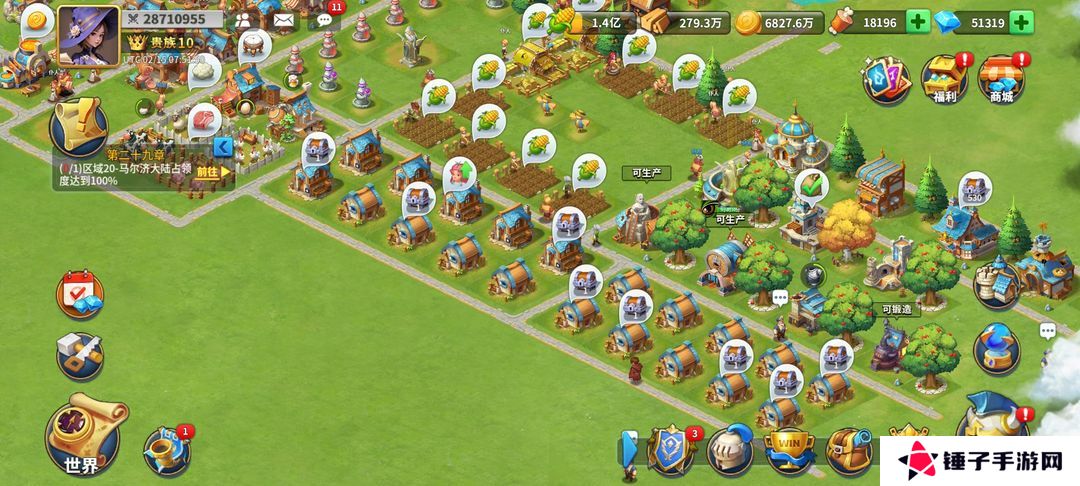Add more meat with the green plus

pyautogui.click(x=917, y=22)
